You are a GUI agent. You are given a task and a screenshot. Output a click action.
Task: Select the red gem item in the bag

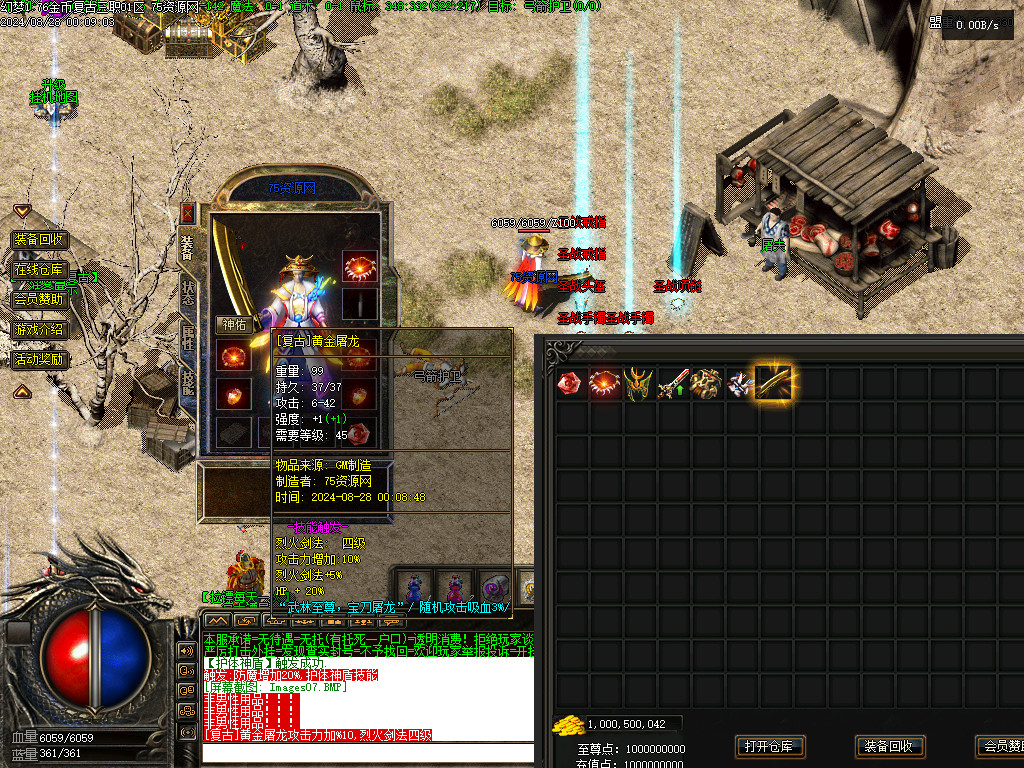(570, 382)
